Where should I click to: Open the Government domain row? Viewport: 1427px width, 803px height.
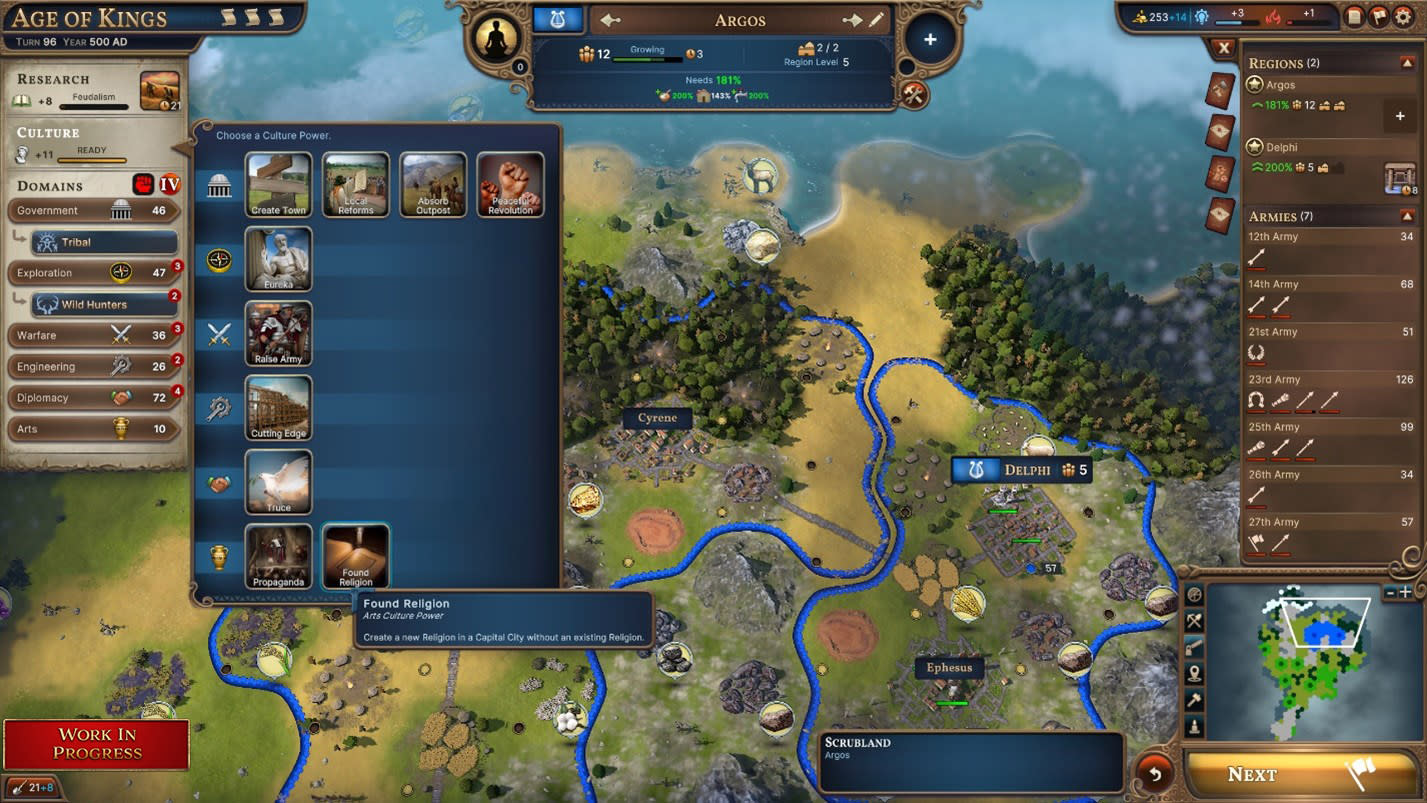pyautogui.click(x=94, y=211)
